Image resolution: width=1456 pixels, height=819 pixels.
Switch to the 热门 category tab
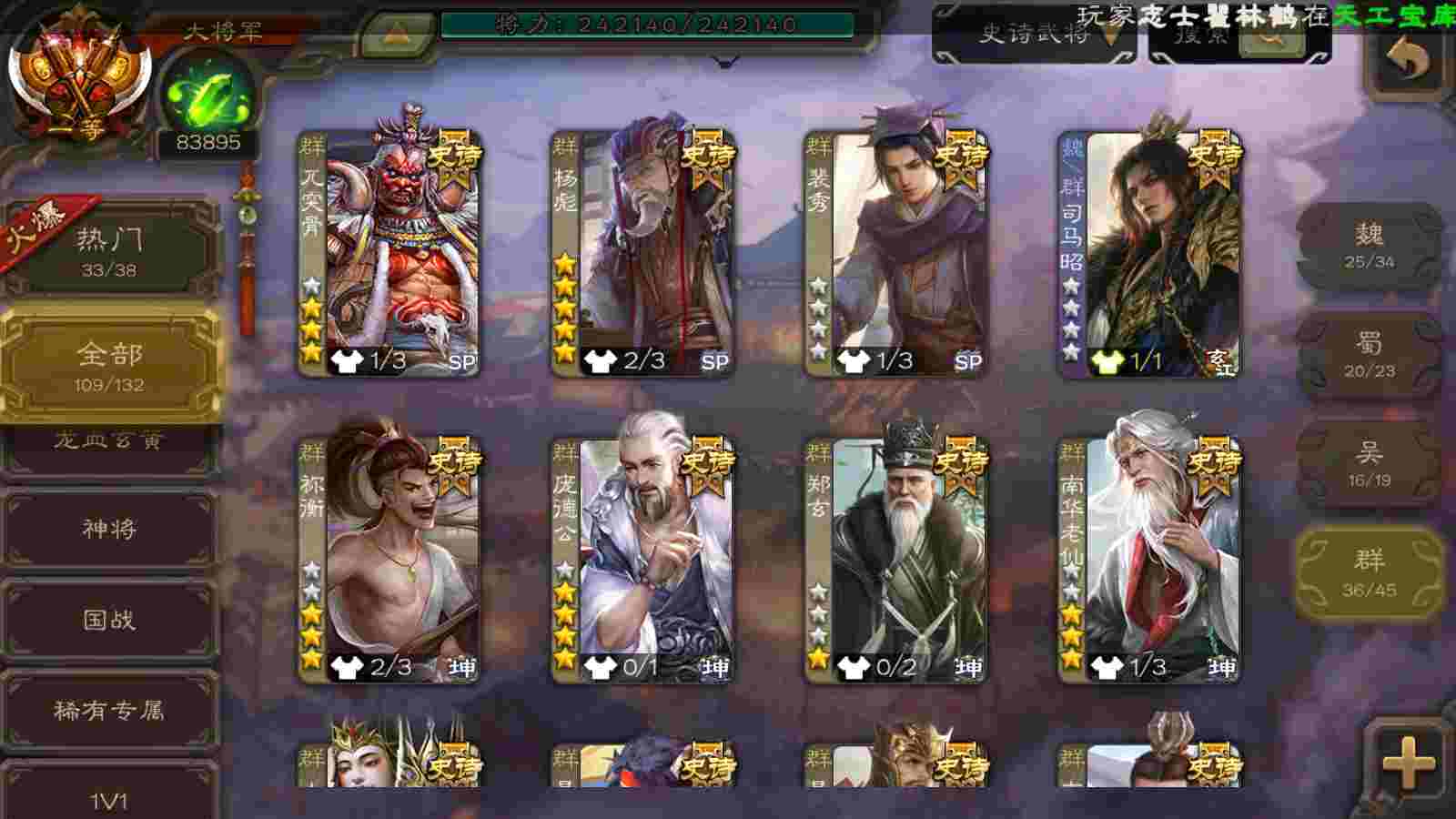pos(109,250)
